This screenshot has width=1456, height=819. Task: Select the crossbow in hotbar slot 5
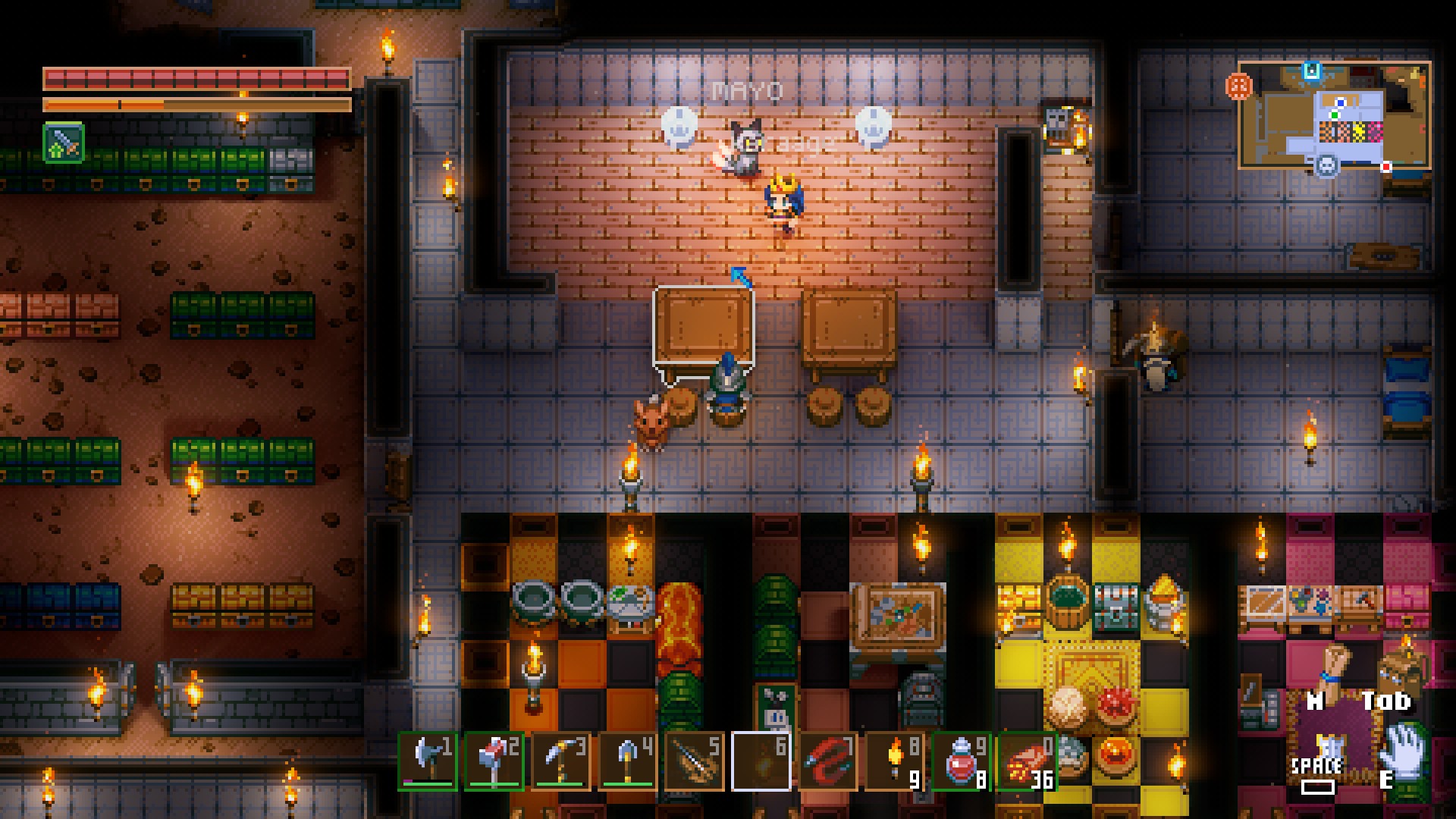pos(695,761)
